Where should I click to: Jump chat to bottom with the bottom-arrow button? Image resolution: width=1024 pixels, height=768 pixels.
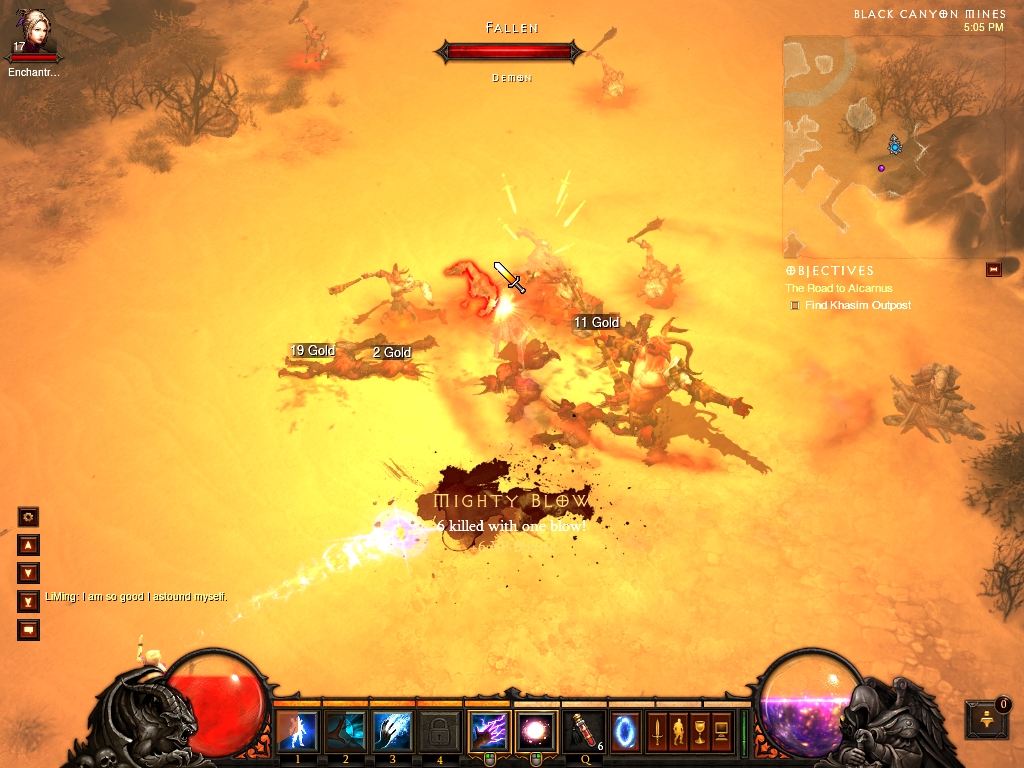tap(29, 601)
